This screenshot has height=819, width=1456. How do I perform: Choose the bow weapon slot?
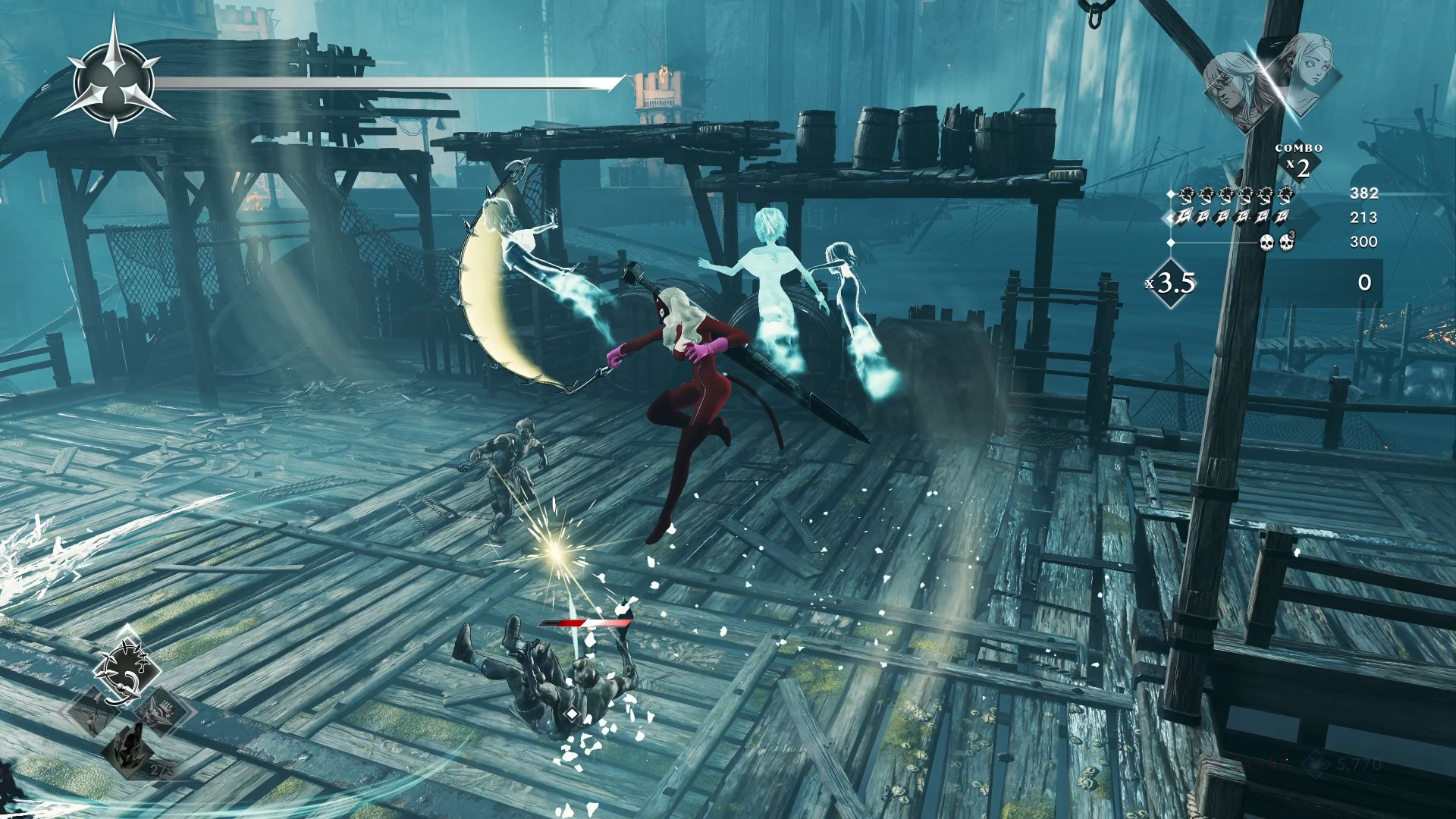coord(94,712)
